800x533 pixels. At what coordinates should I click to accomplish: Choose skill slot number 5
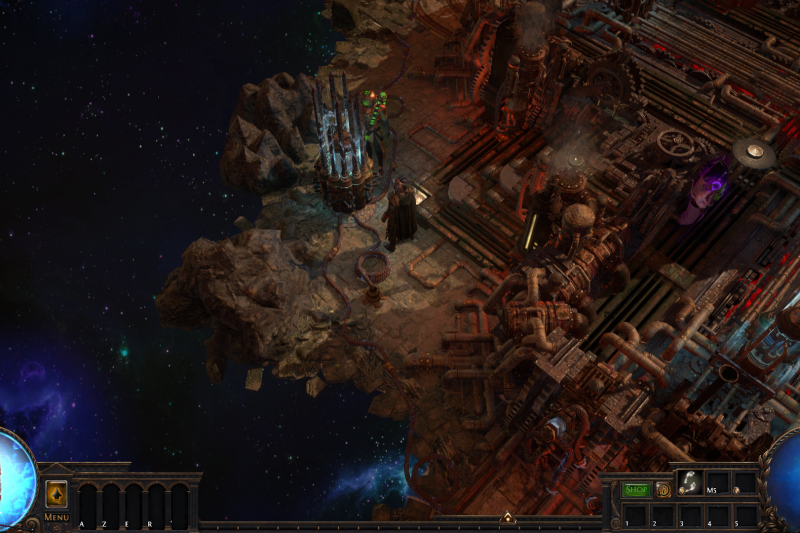pos(743,515)
